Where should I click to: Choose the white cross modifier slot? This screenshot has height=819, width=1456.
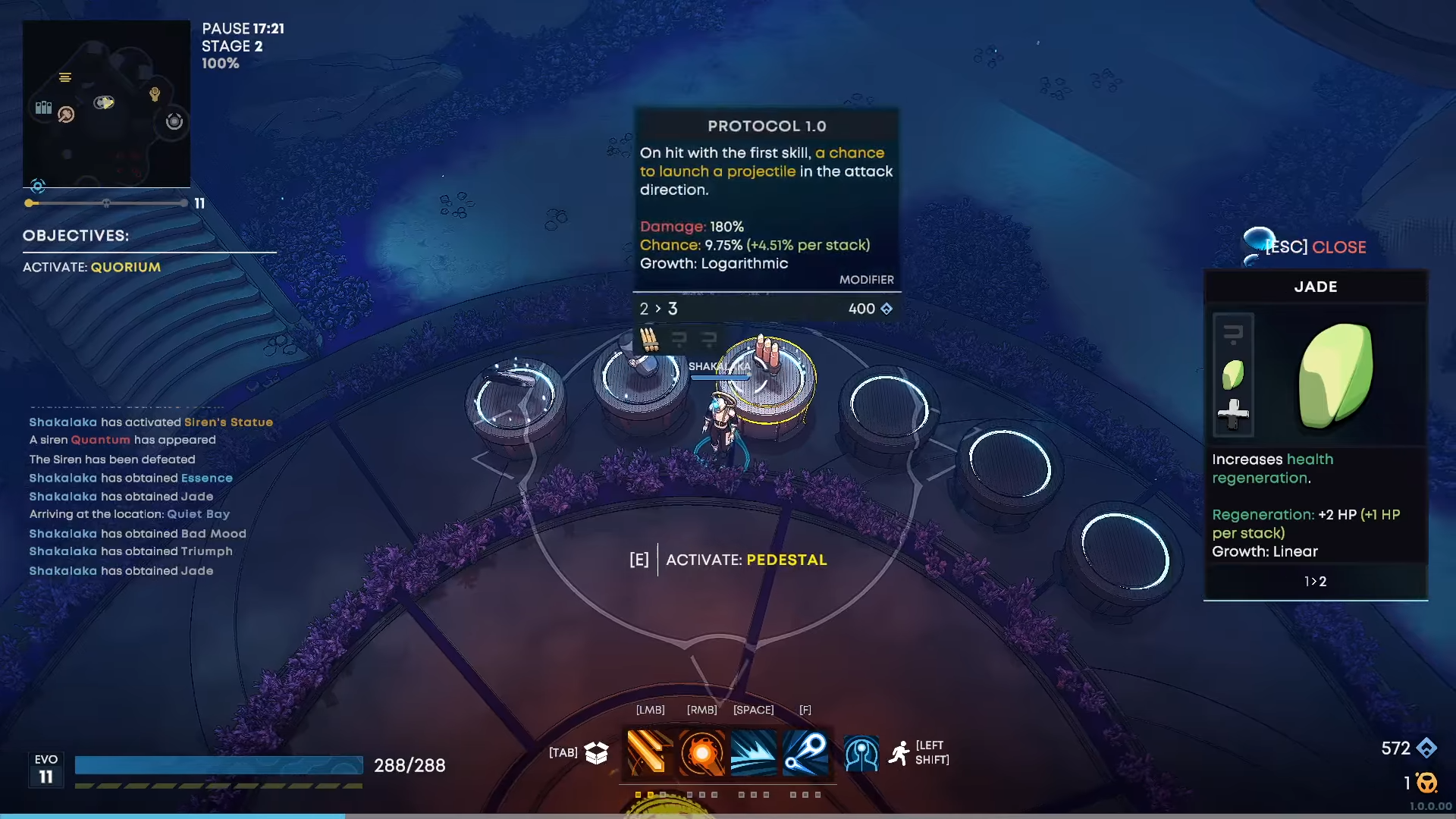pos(1233,414)
